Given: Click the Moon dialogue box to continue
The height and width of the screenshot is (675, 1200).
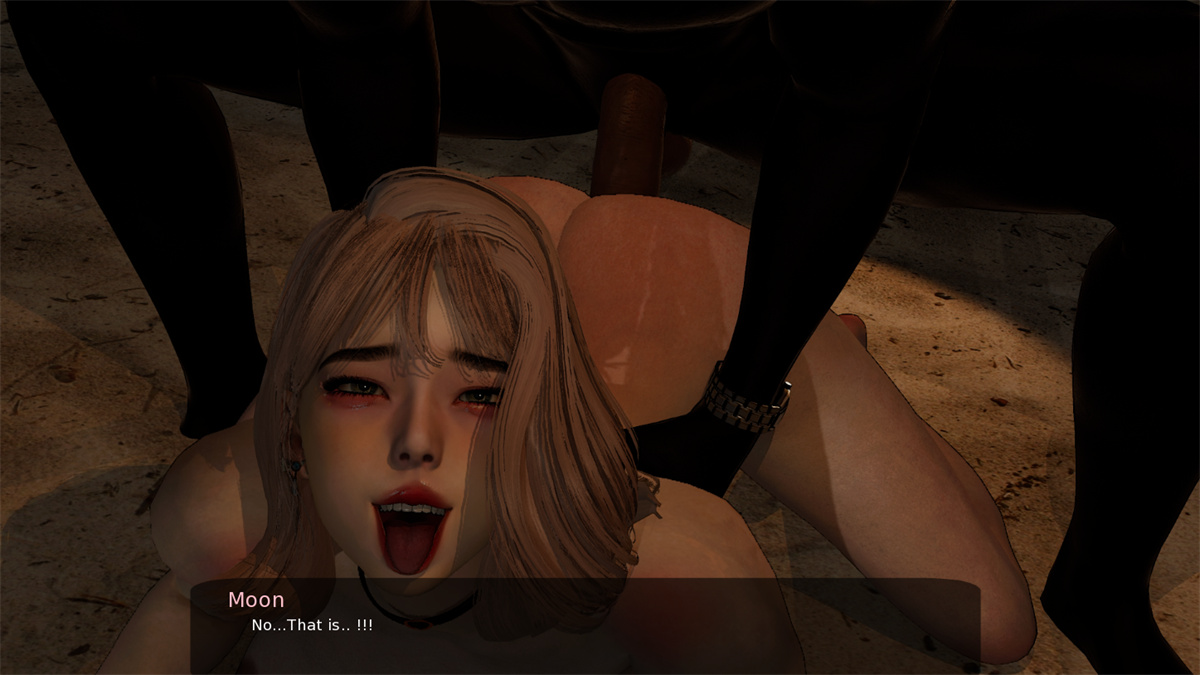Looking at the screenshot, I should 585,625.
